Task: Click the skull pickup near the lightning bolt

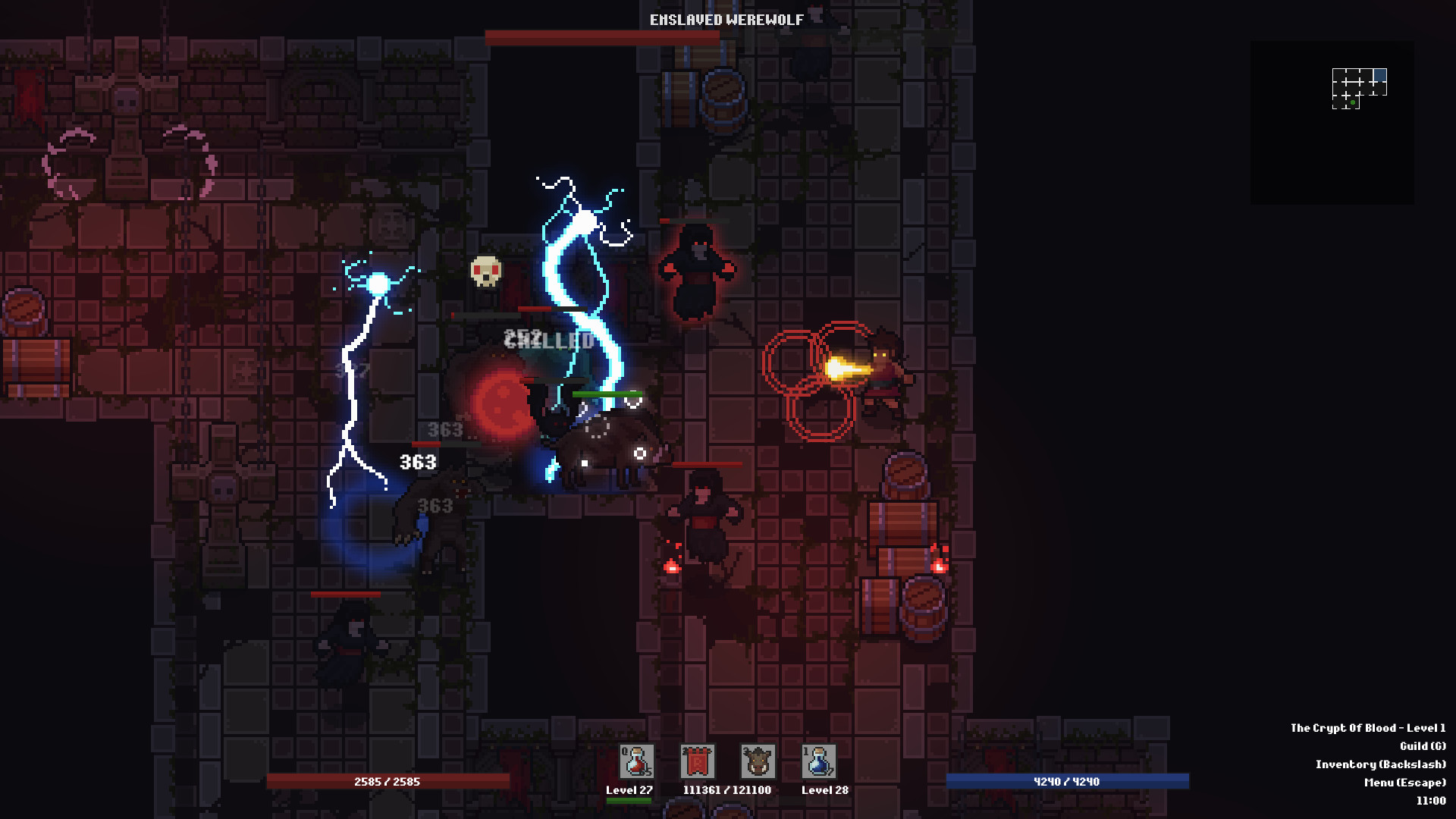Action: point(485,273)
